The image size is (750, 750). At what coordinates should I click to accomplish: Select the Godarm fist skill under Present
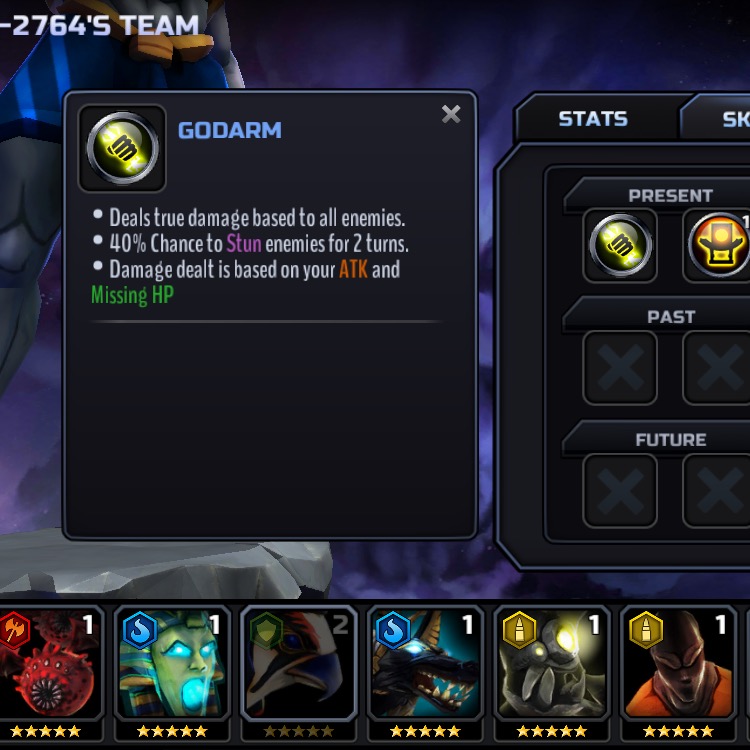pyautogui.click(x=620, y=245)
